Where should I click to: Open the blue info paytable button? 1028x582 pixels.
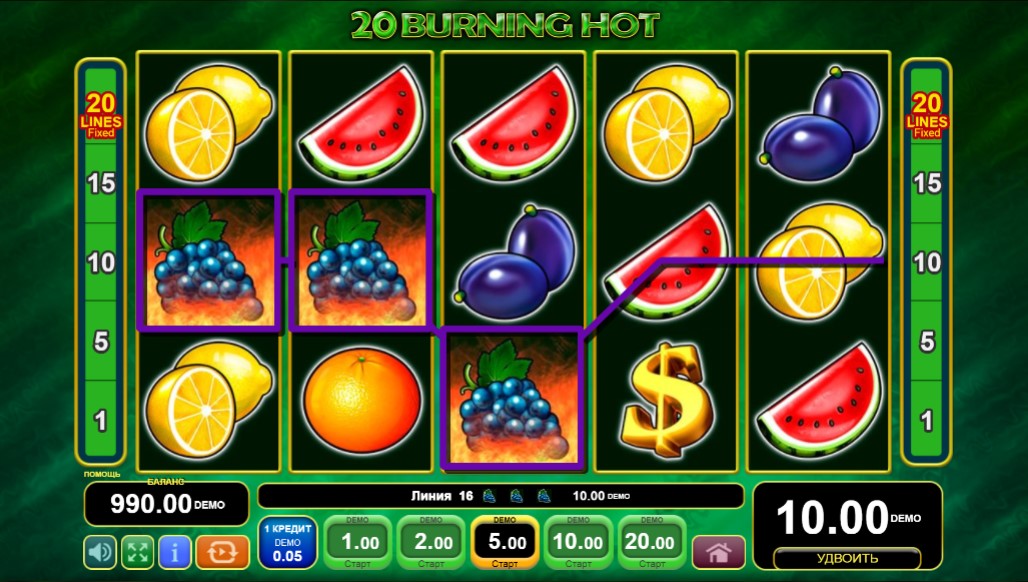click(x=175, y=551)
